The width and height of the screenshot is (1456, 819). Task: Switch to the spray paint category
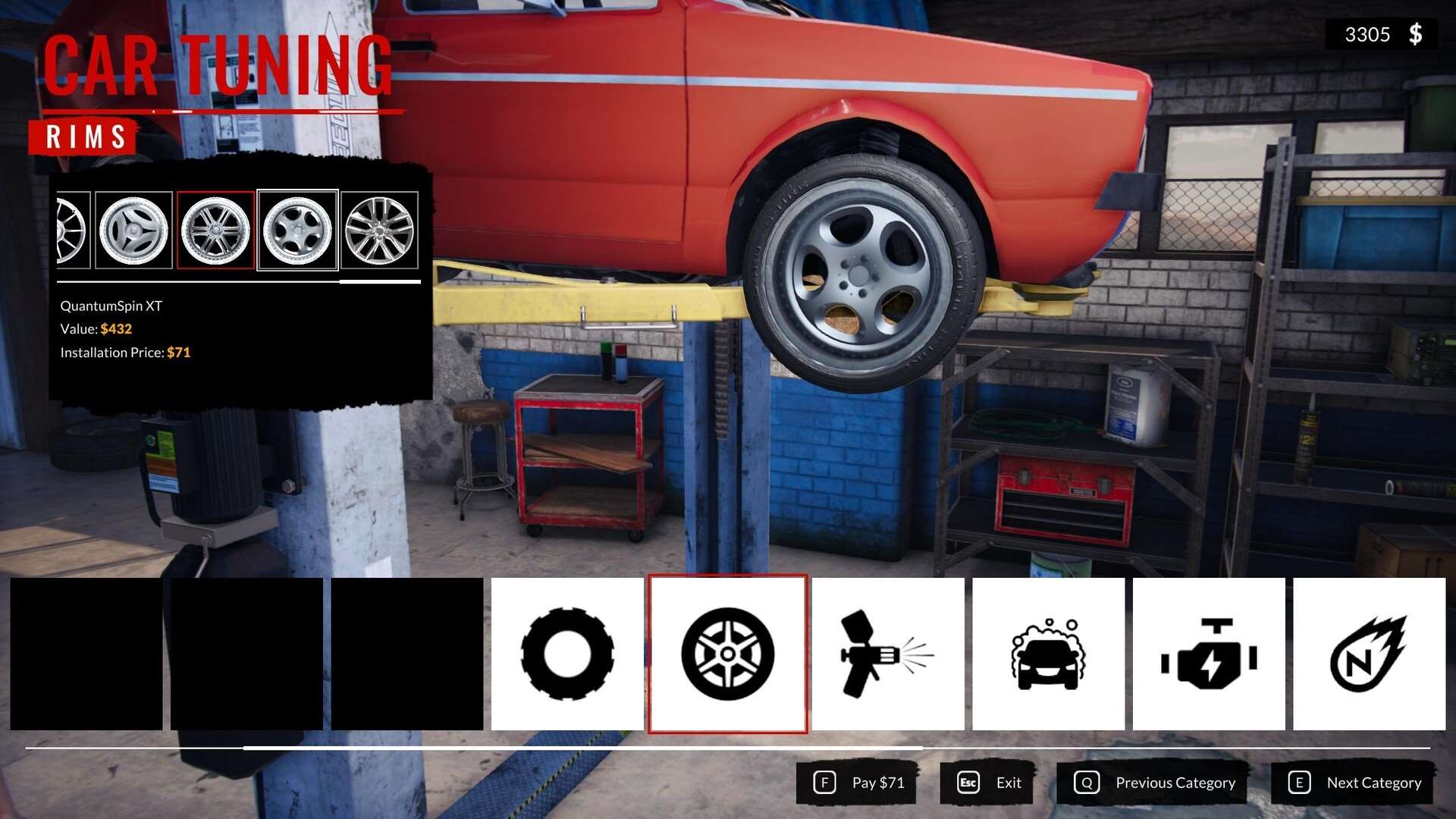pyautogui.click(x=888, y=654)
